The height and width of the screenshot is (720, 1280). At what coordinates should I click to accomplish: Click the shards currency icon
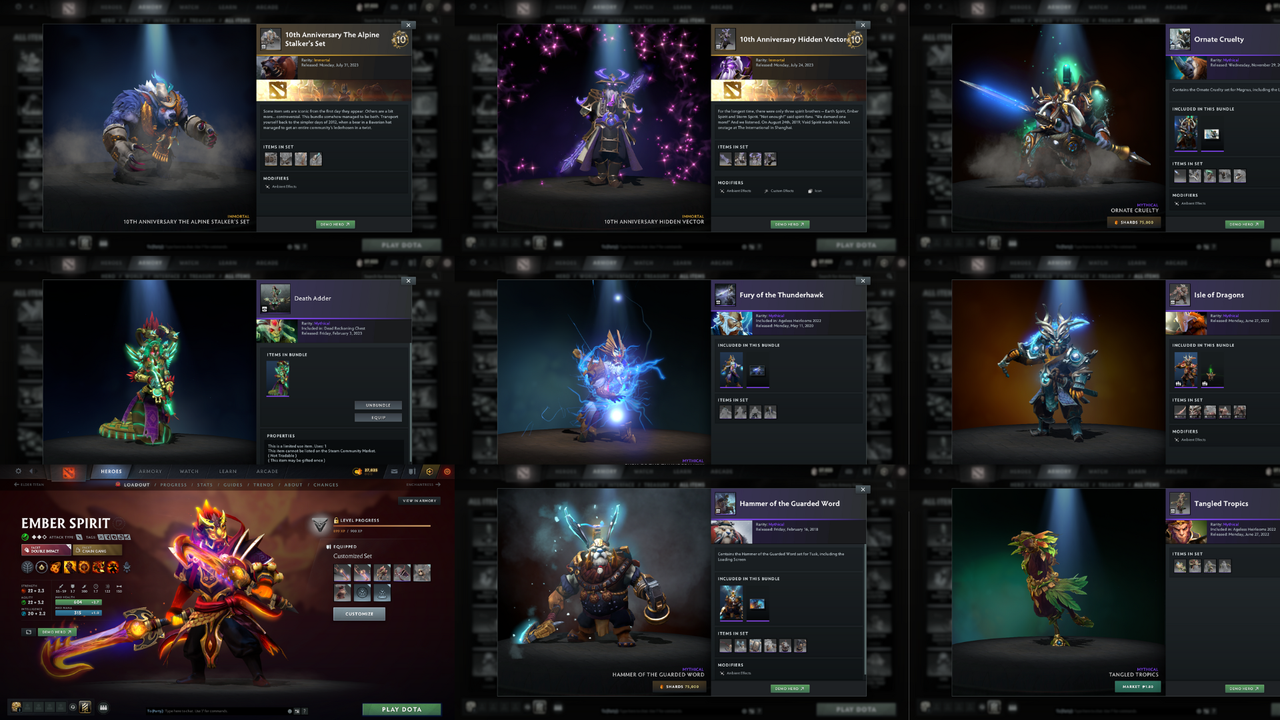click(357, 471)
